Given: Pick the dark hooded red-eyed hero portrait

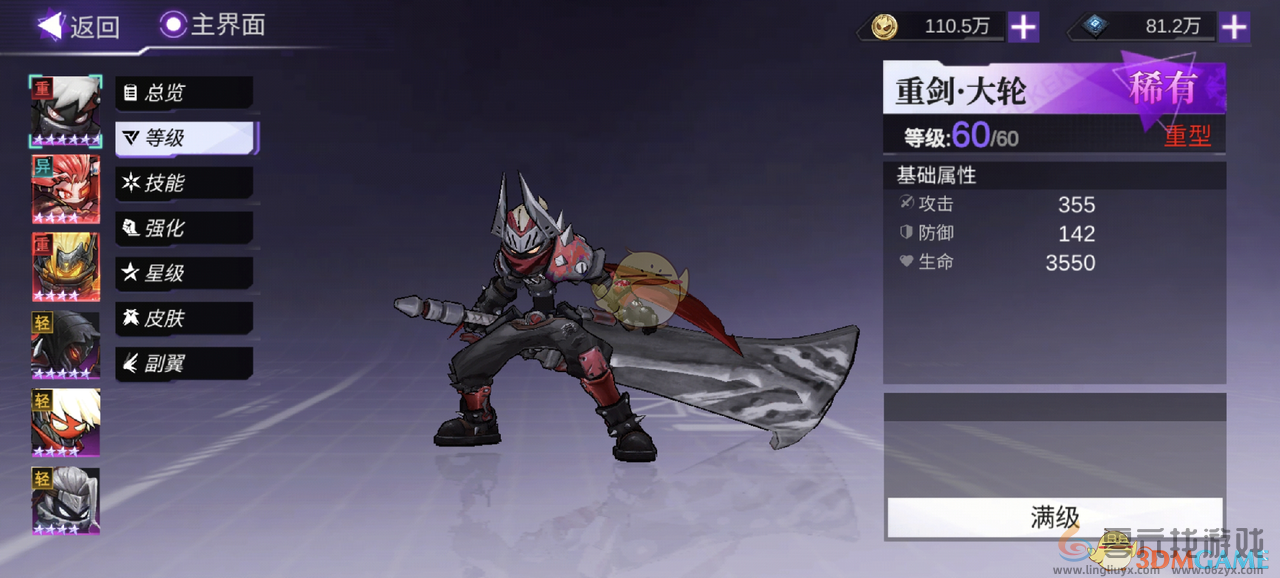Looking at the screenshot, I should click(x=66, y=345).
